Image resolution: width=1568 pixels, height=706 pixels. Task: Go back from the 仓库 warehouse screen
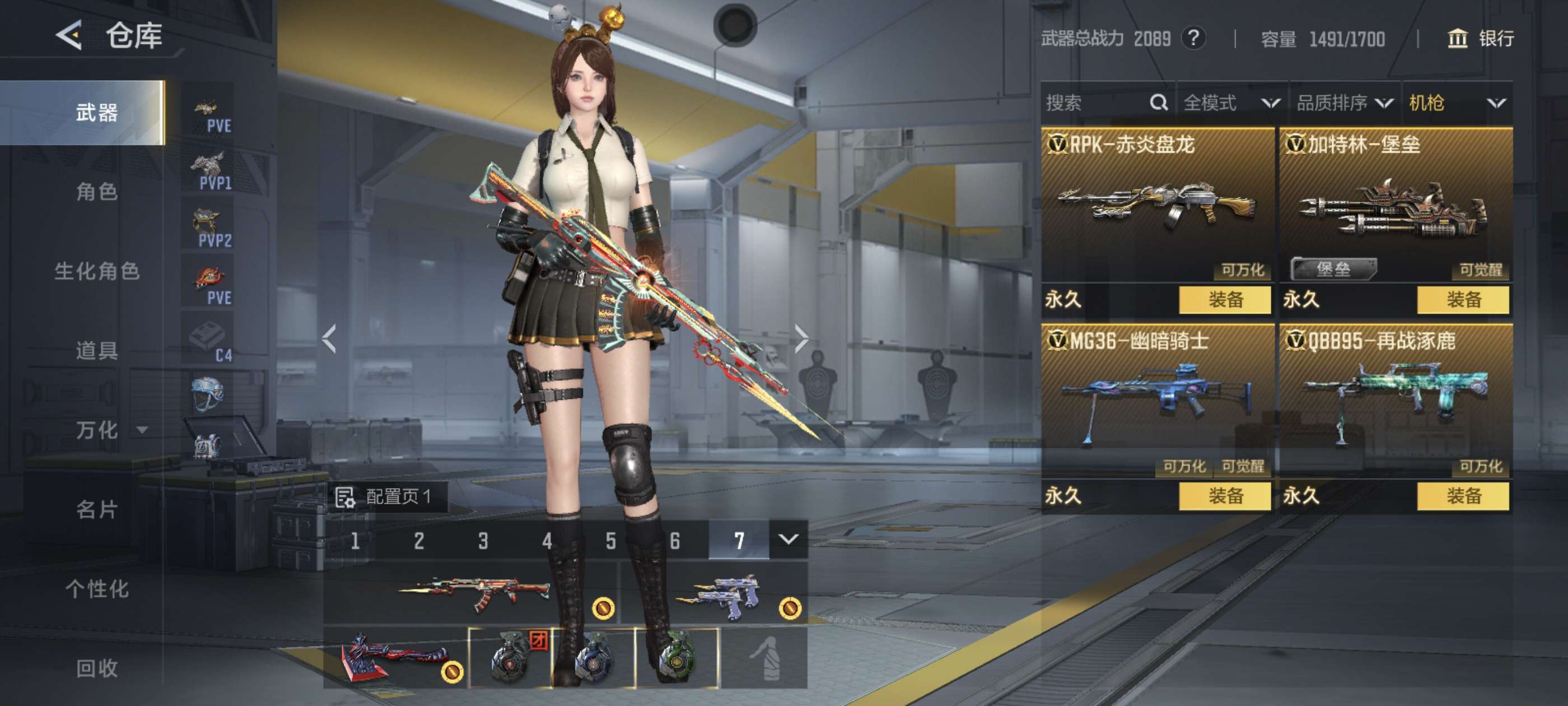[x=69, y=35]
